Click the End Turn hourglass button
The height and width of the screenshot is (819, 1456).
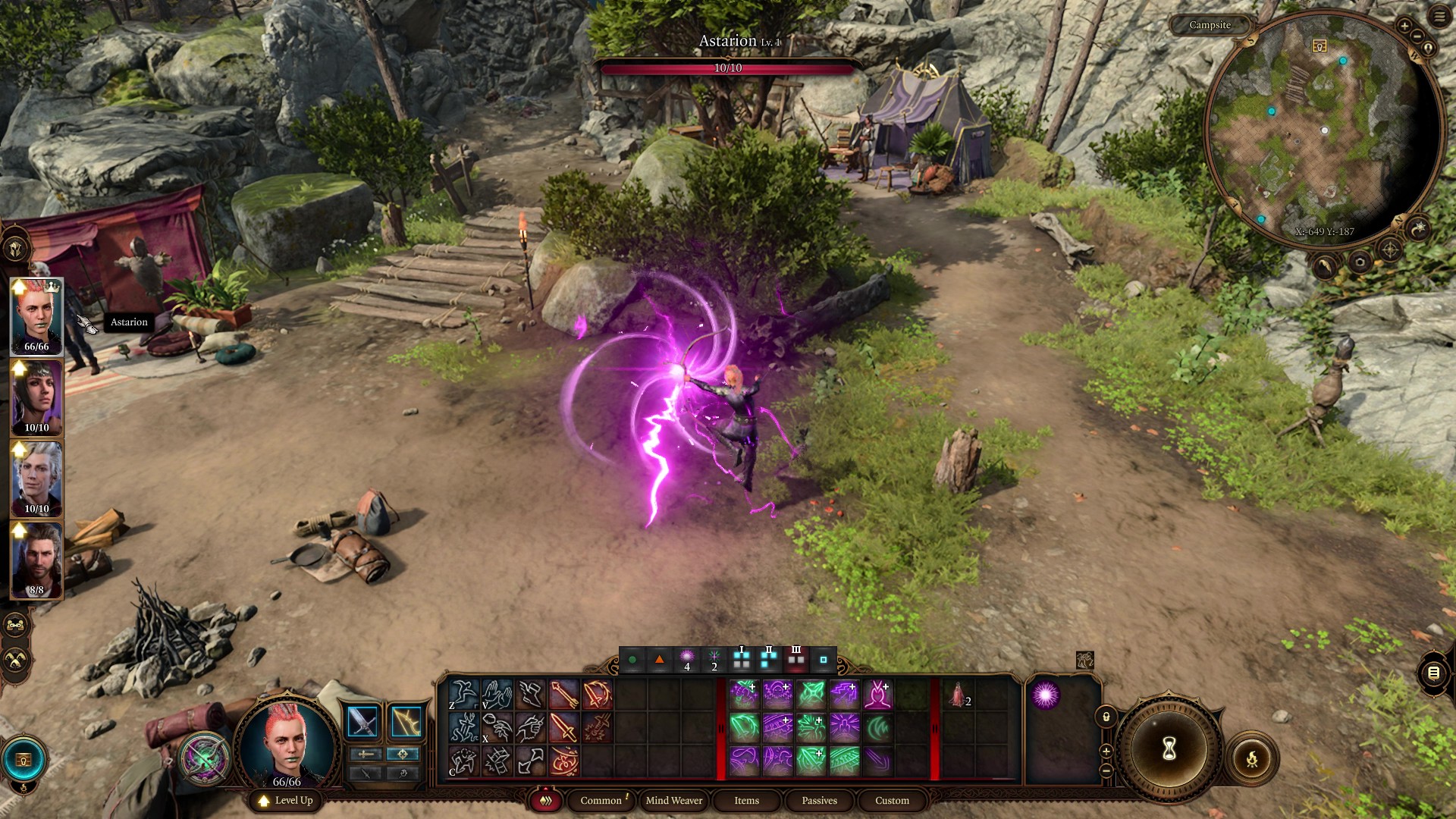click(1169, 749)
